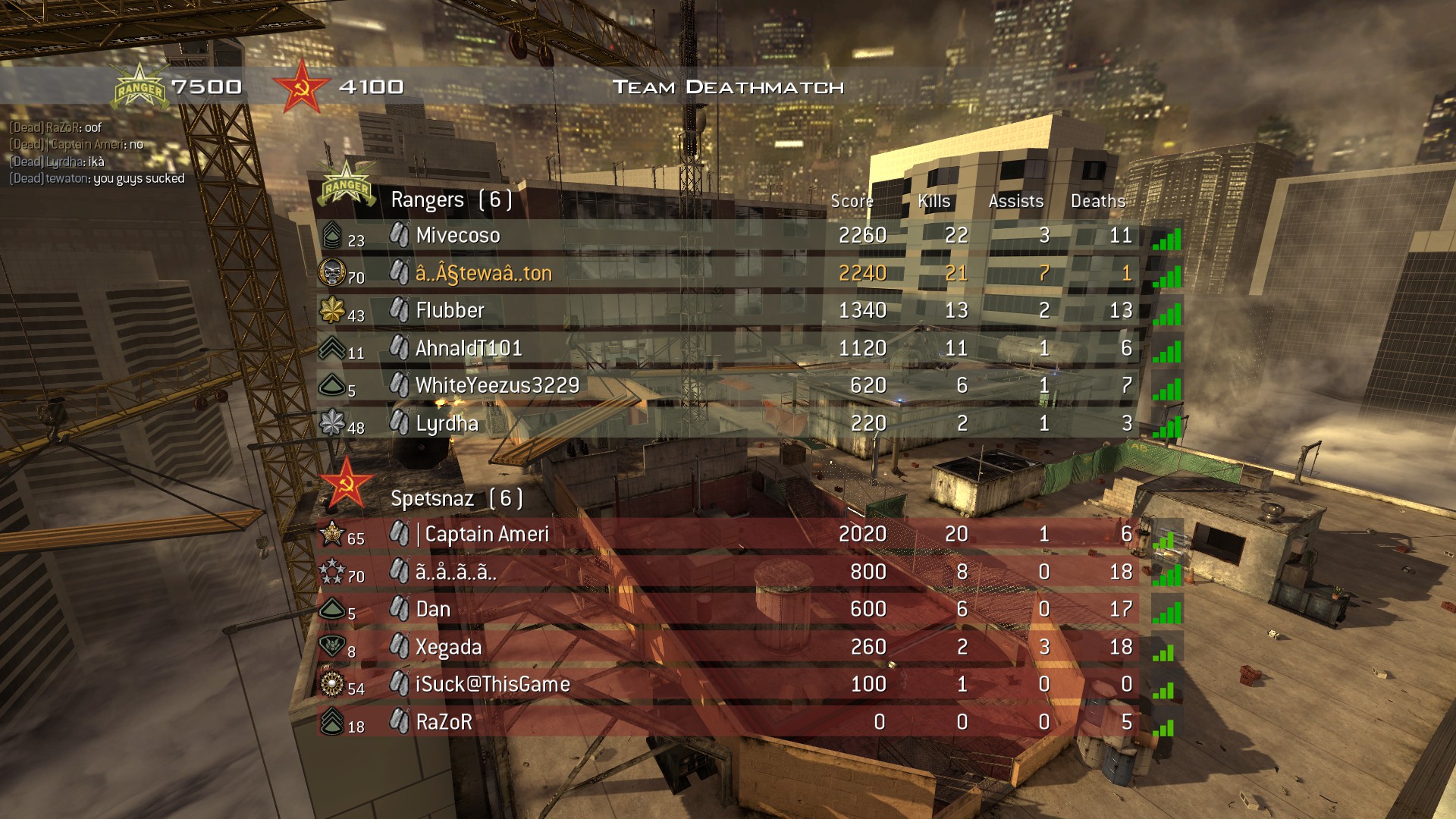The height and width of the screenshot is (819, 1456).
Task: Select the dog tags icon beside RaZoR
Action: pos(399,722)
